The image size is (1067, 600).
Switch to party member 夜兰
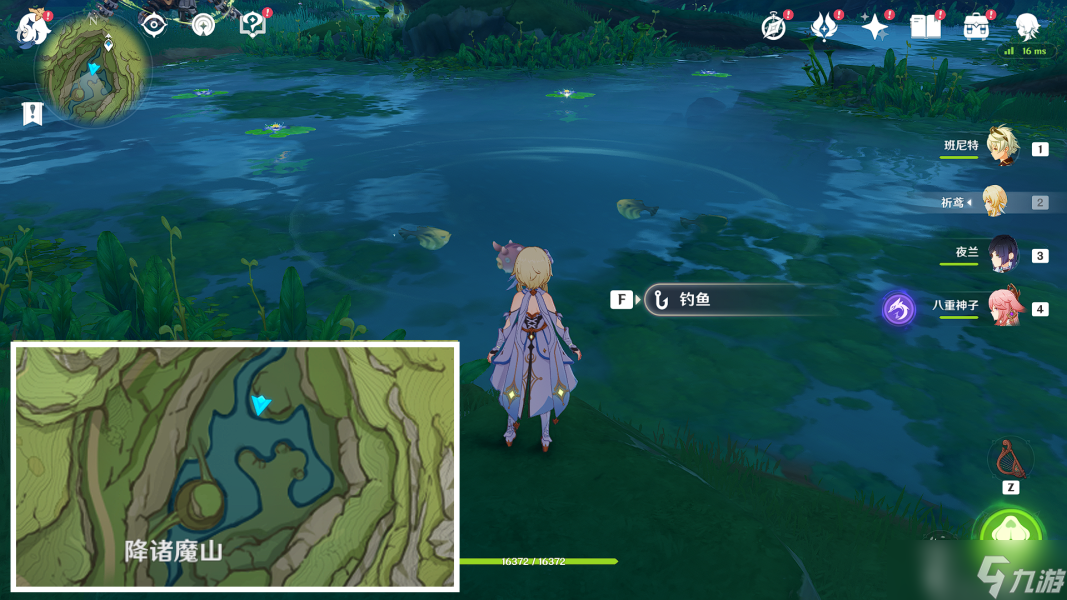tap(1002, 254)
